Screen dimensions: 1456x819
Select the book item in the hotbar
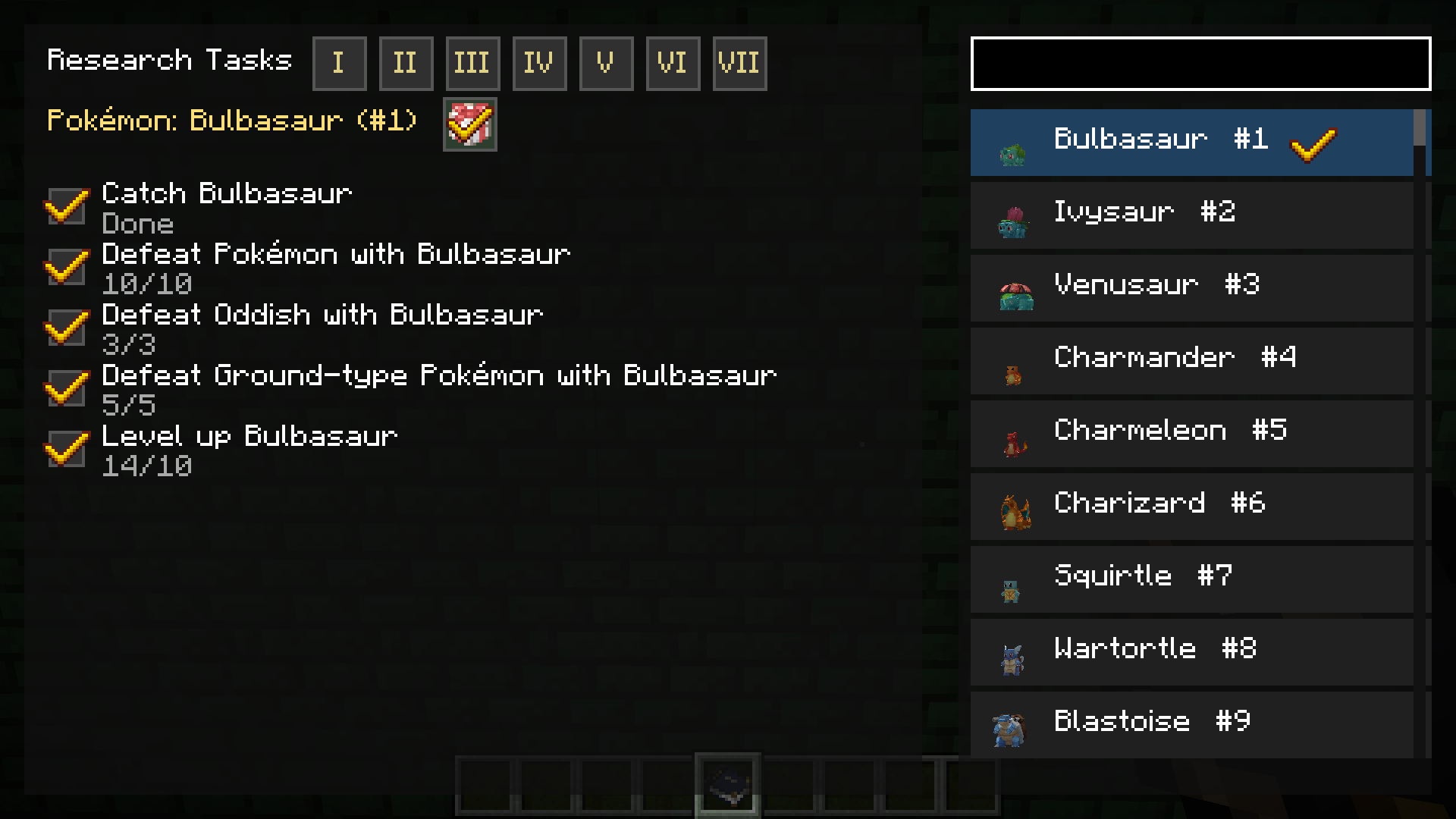coord(728,783)
